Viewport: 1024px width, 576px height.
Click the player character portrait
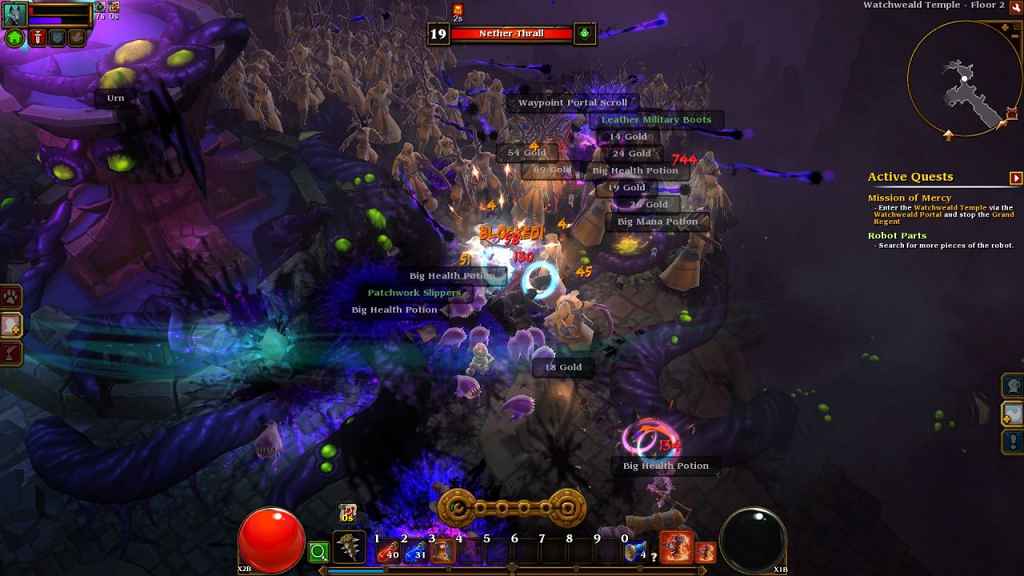(x=14, y=14)
